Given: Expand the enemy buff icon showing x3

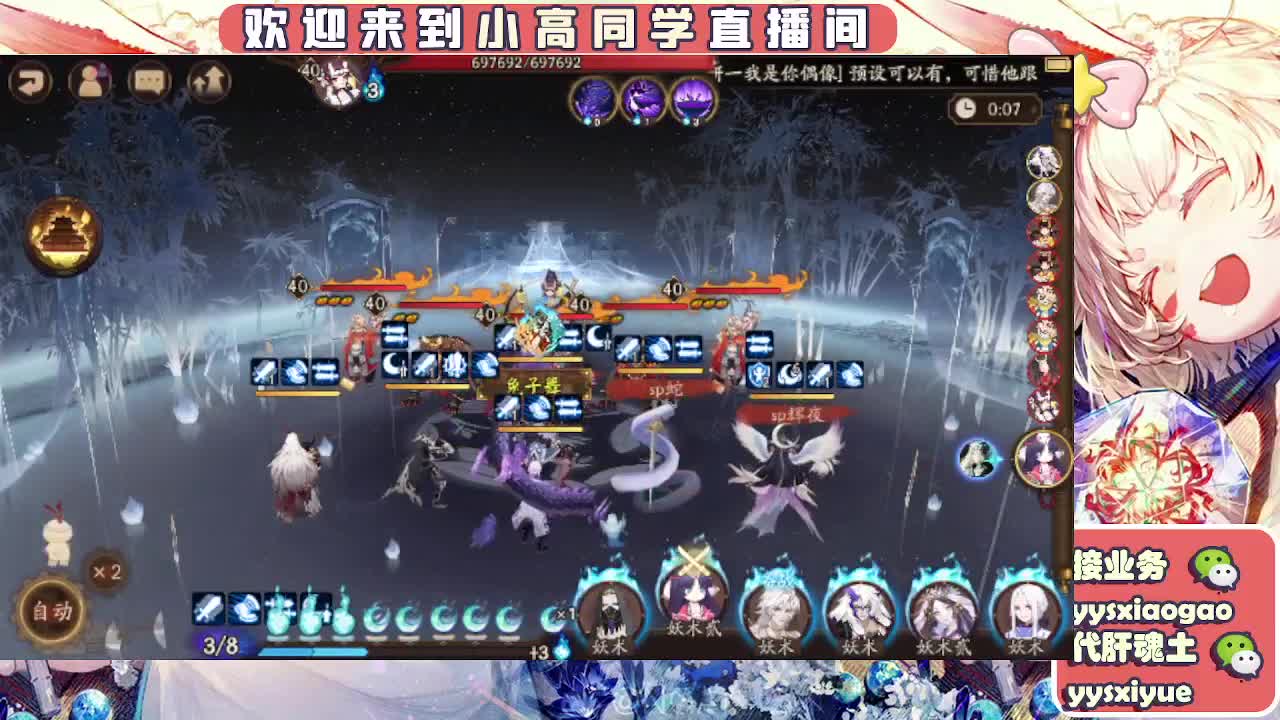Looking at the screenshot, I should tap(372, 91).
